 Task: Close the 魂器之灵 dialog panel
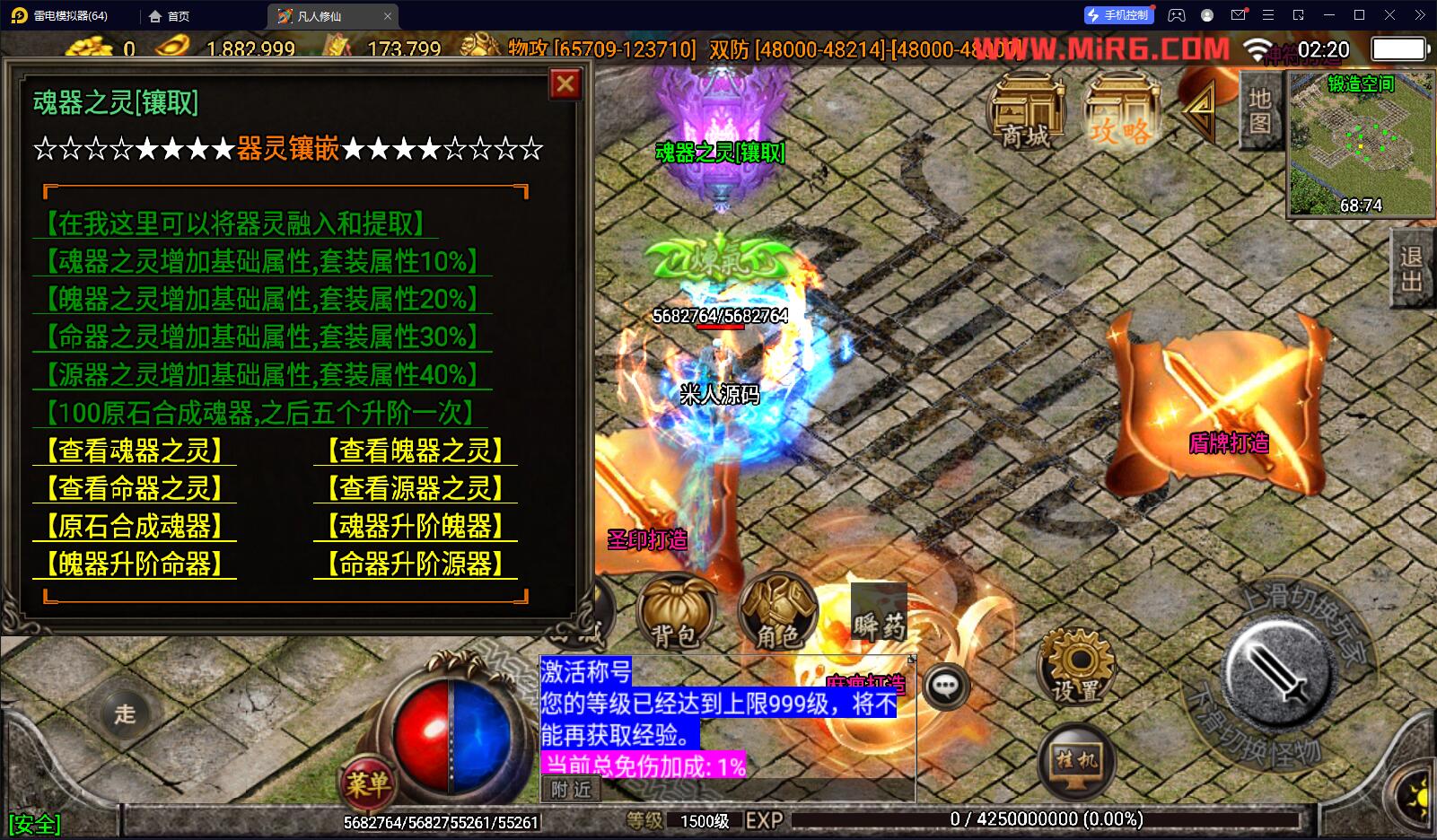pyautogui.click(x=565, y=84)
